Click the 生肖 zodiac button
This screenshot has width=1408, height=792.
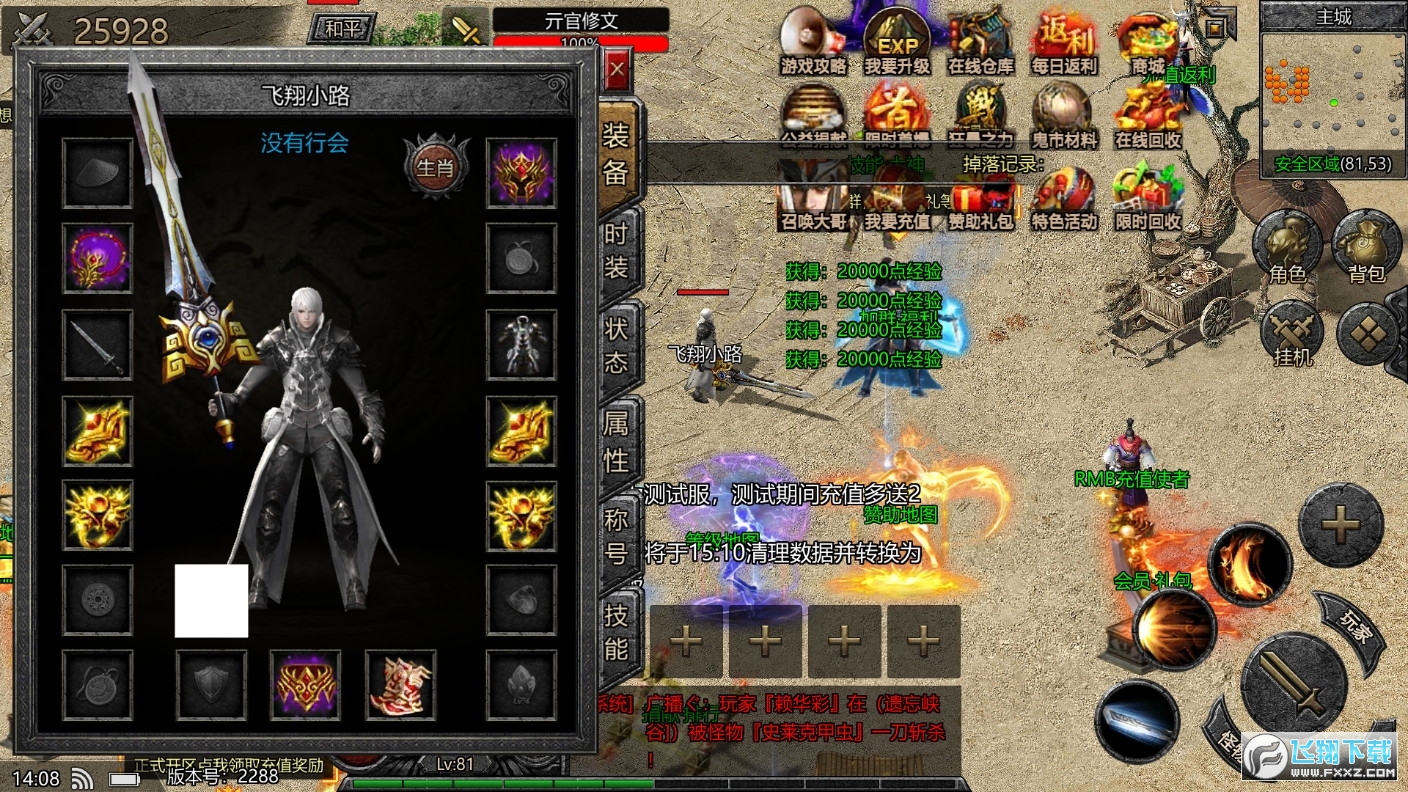point(436,167)
